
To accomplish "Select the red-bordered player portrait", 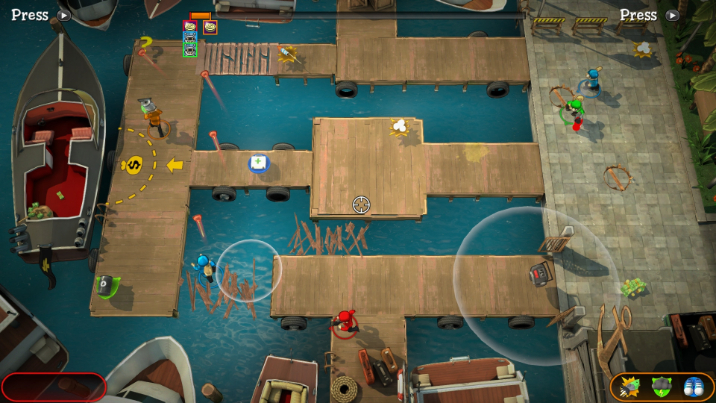I will coord(190,27).
